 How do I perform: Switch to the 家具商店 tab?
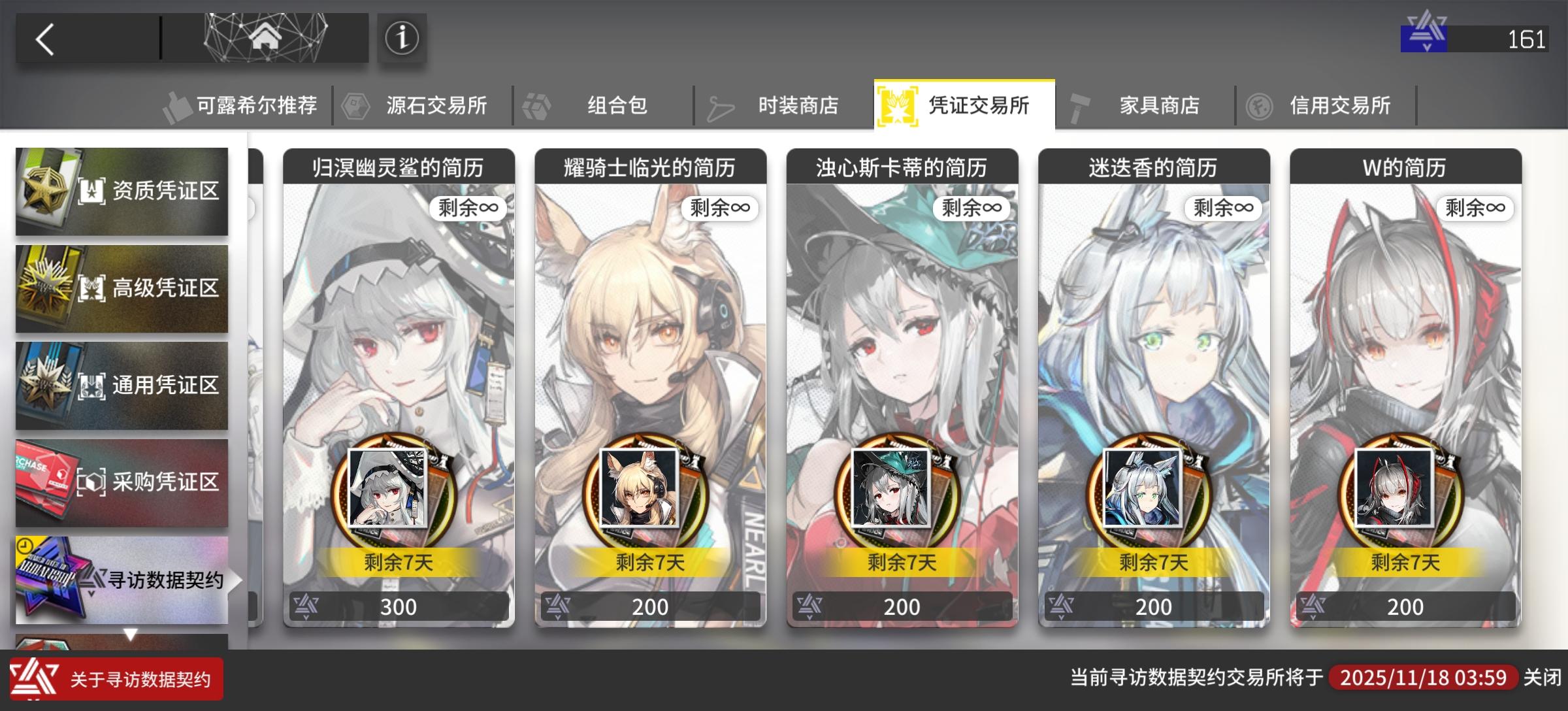pyautogui.click(x=1160, y=105)
